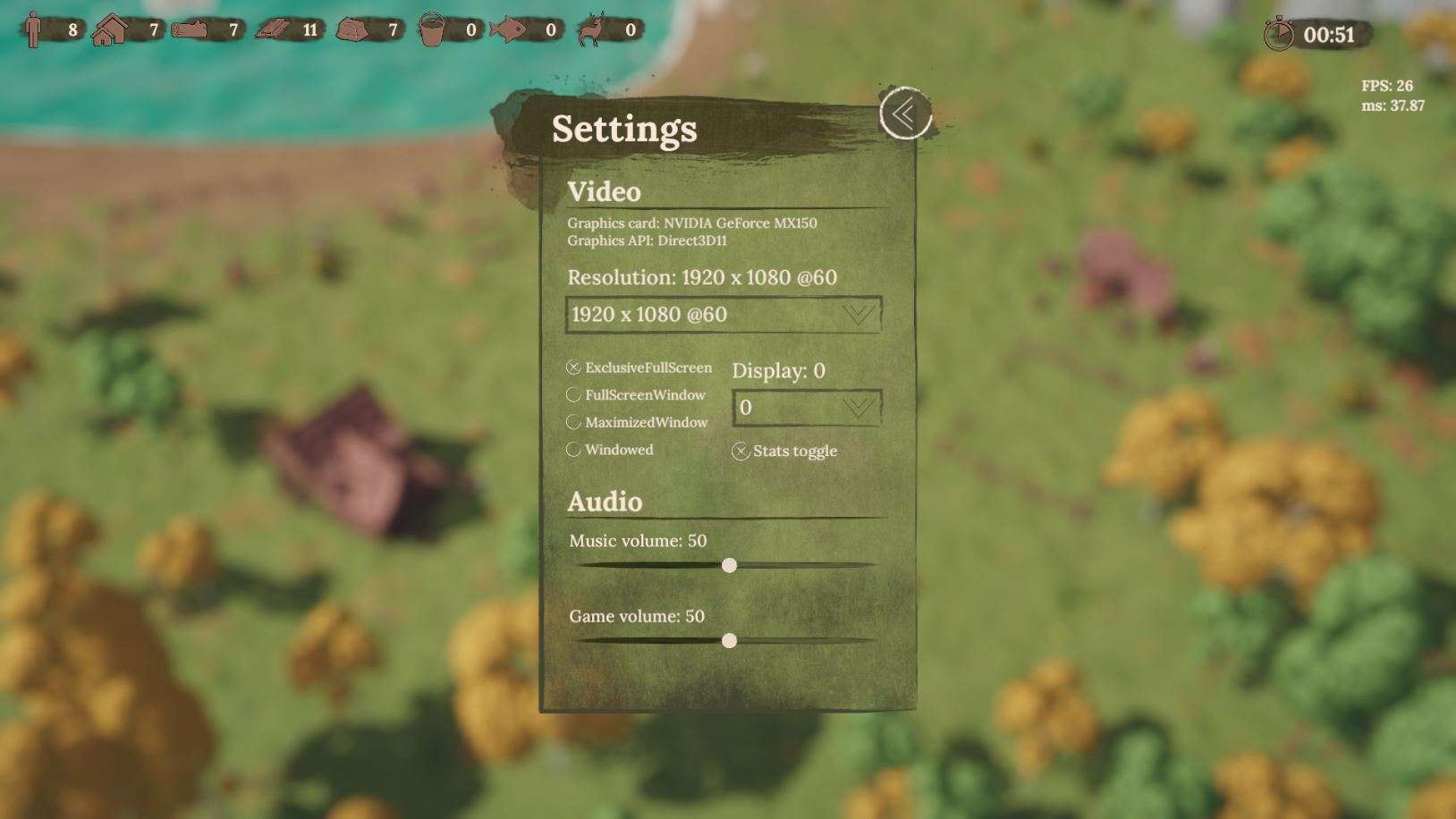The height and width of the screenshot is (819, 1456).
Task: Choose the FullScreenWindow display mode
Action: click(574, 395)
